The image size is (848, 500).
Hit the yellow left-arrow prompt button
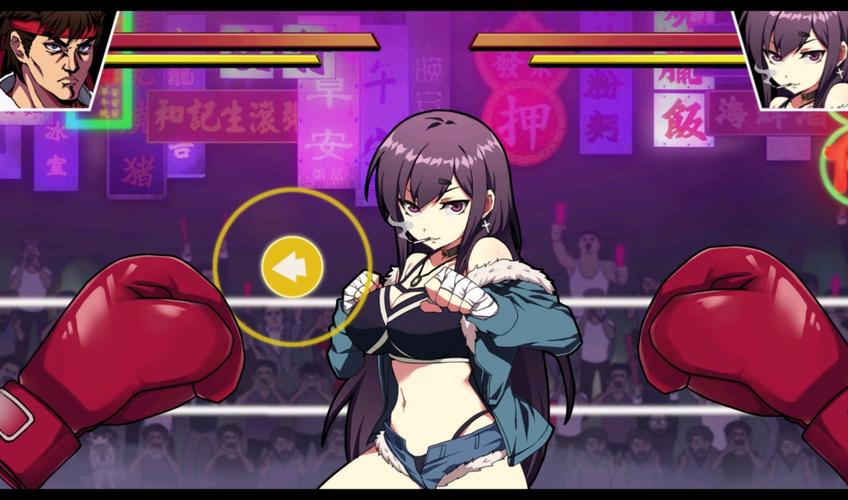[291, 267]
